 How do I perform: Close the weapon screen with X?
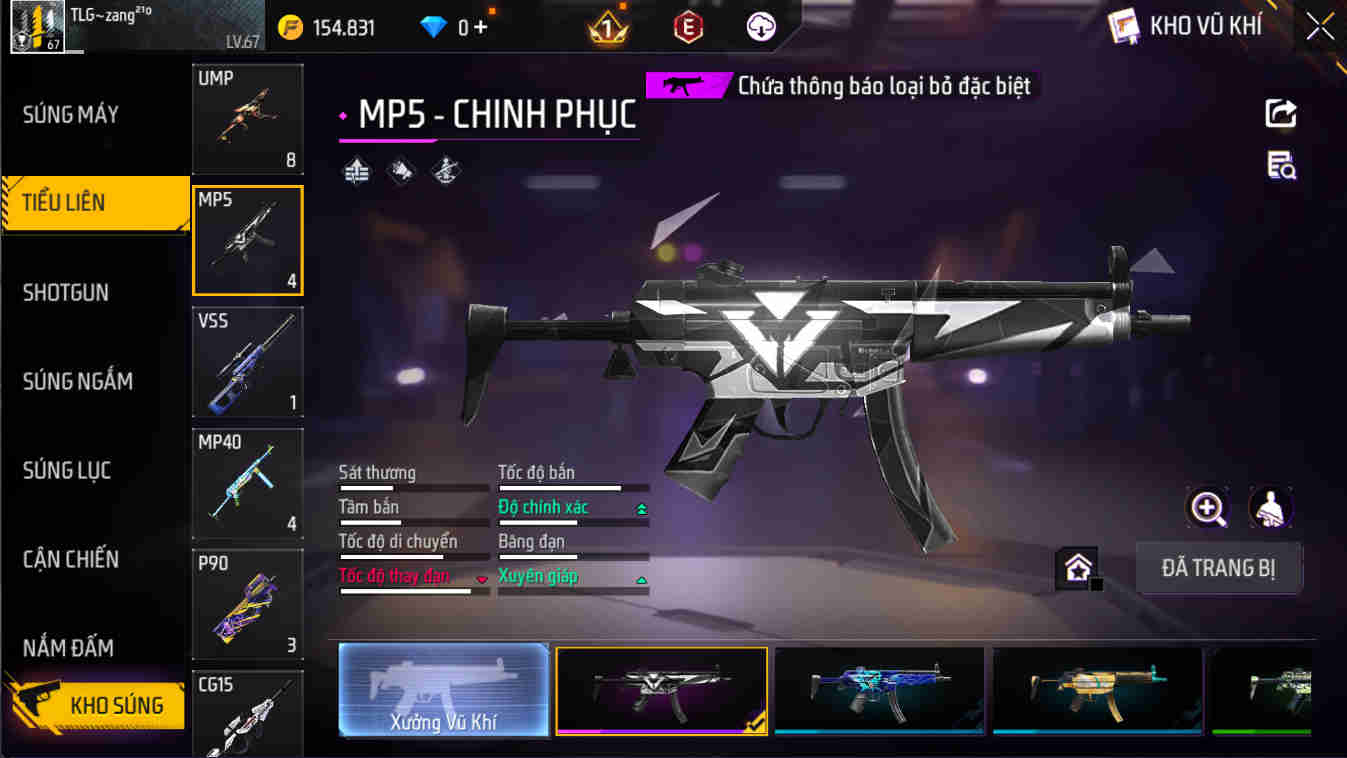coord(1320,27)
